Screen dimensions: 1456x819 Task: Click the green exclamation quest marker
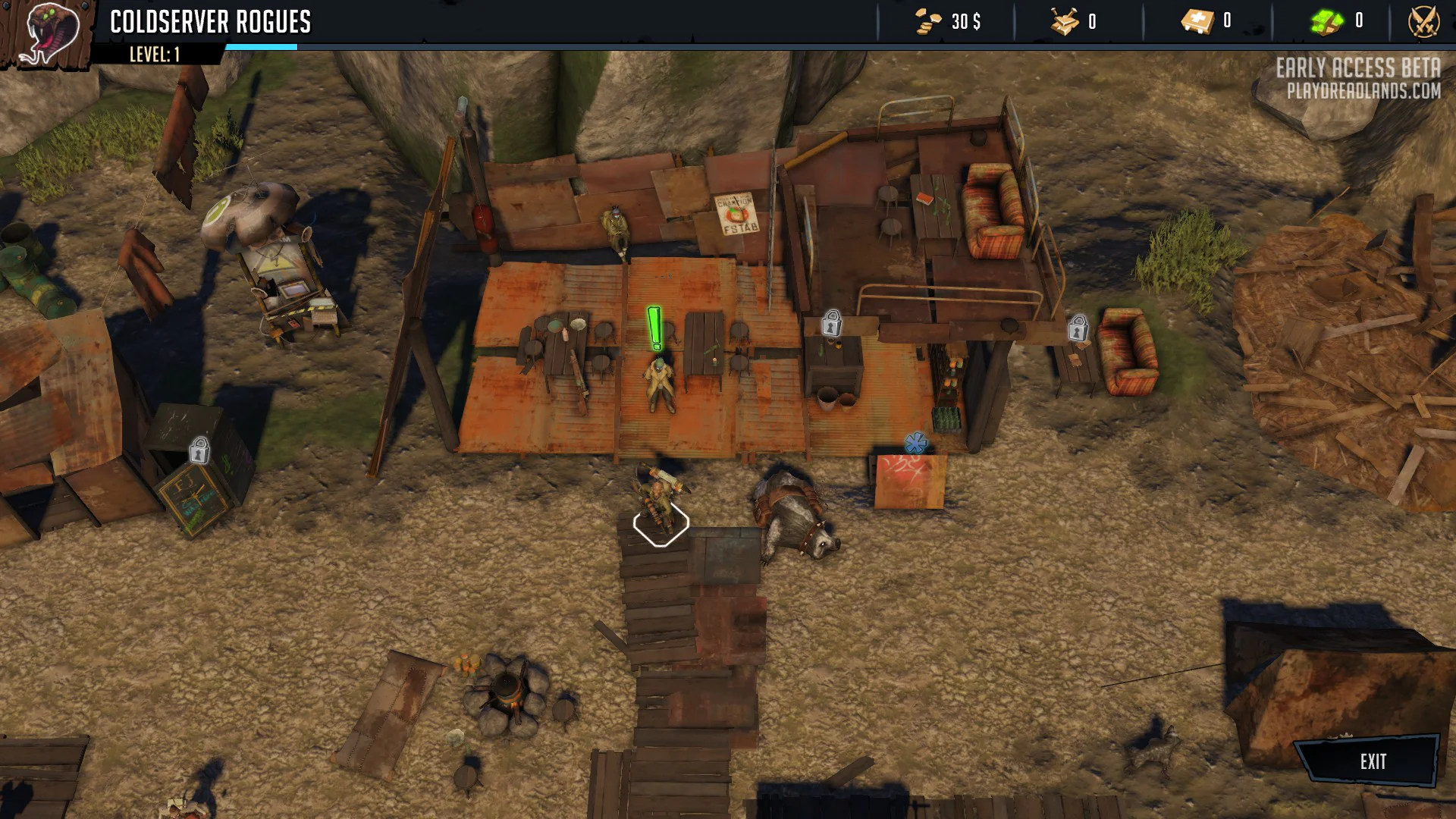(x=655, y=328)
